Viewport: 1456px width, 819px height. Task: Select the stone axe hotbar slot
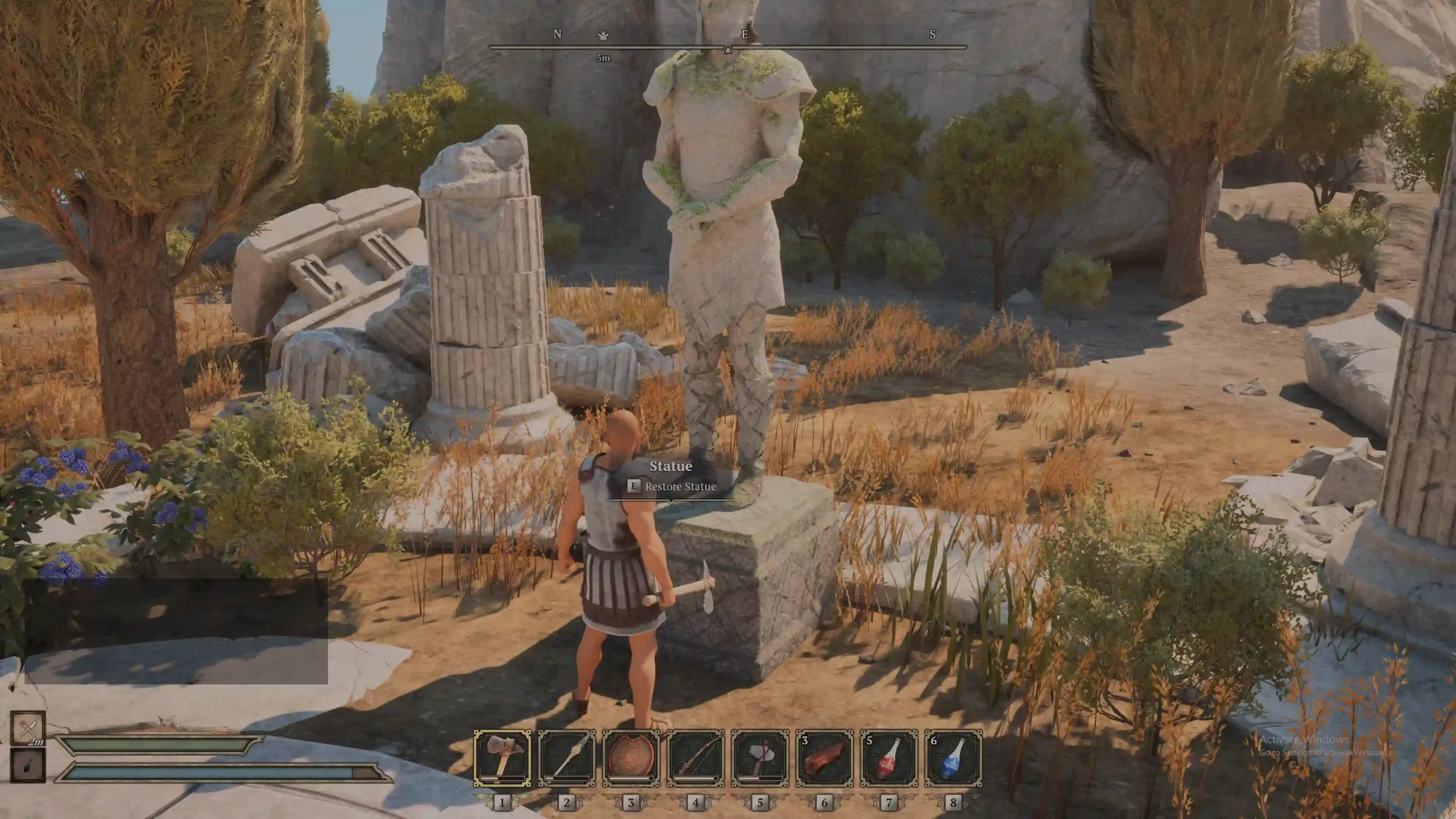(760, 758)
